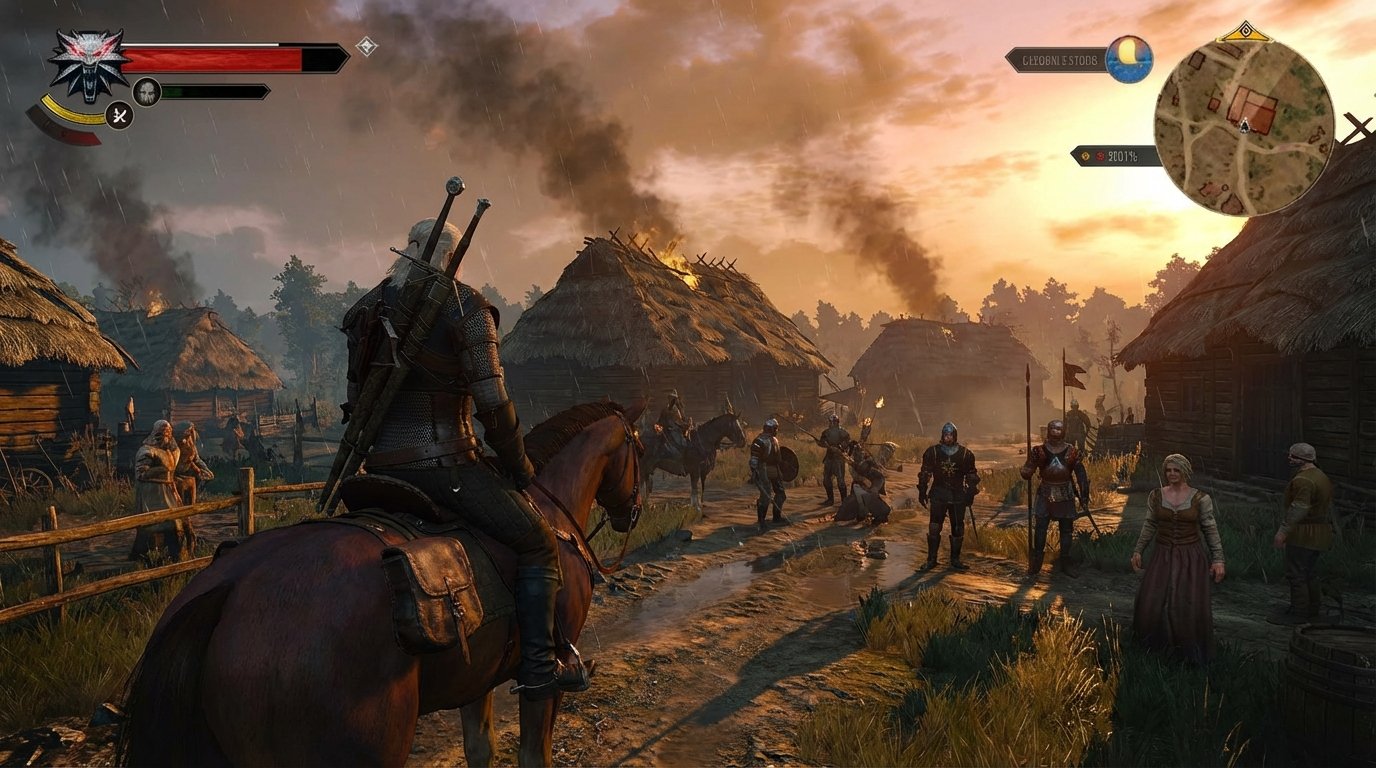Click Geralt's red health bar

click(210, 58)
